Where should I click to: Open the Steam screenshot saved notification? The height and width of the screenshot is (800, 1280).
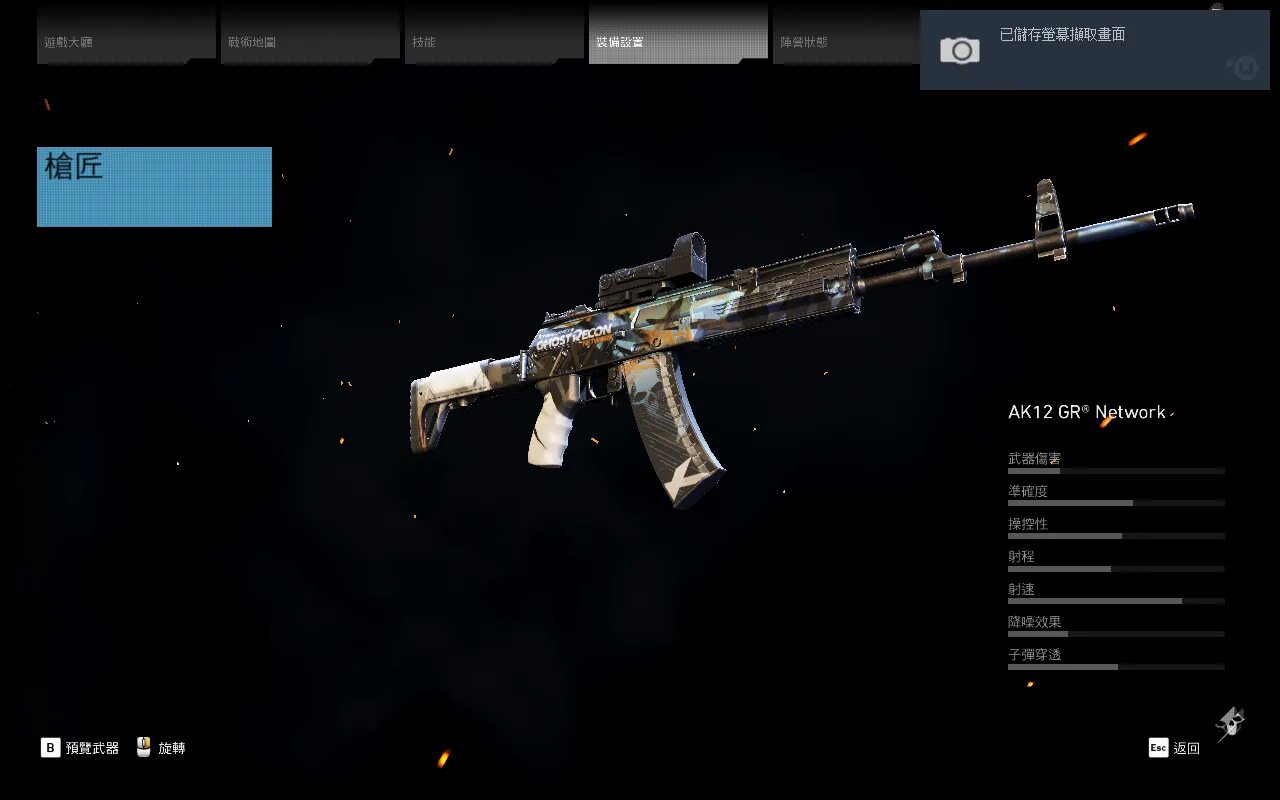1094,50
